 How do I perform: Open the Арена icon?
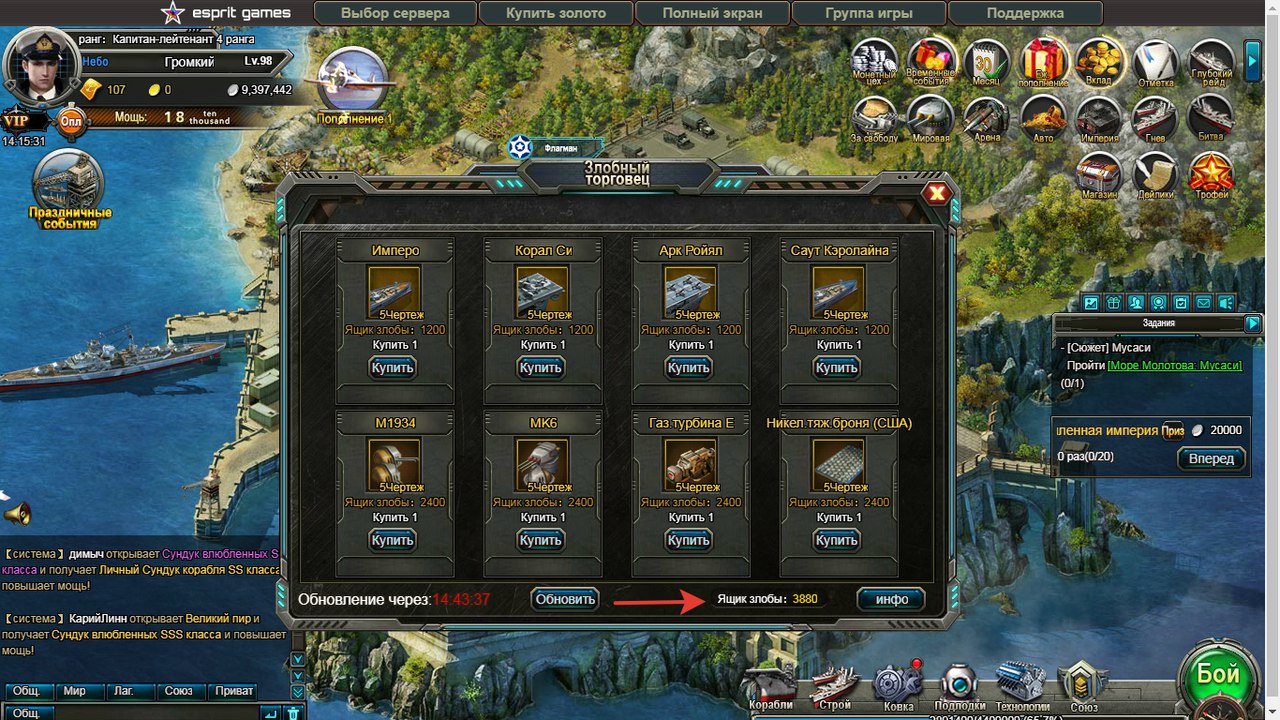tap(986, 119)
